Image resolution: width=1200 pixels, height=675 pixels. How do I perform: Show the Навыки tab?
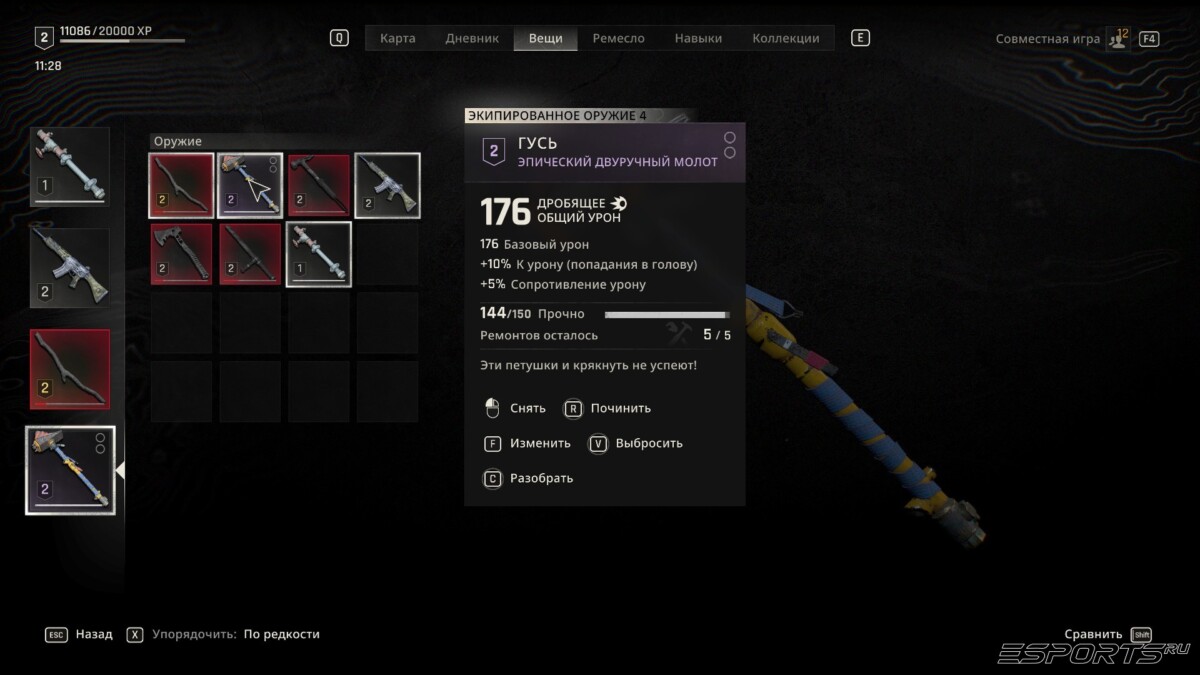coord(698,38)
